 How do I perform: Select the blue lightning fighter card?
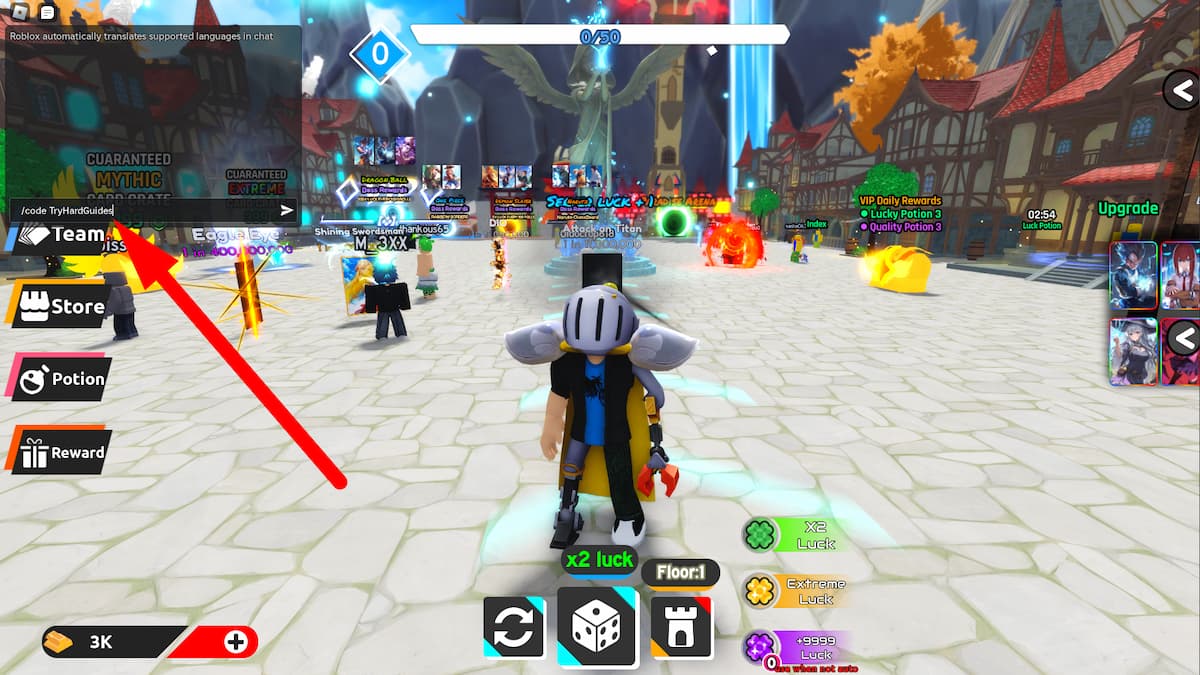tap(1134, 275)
